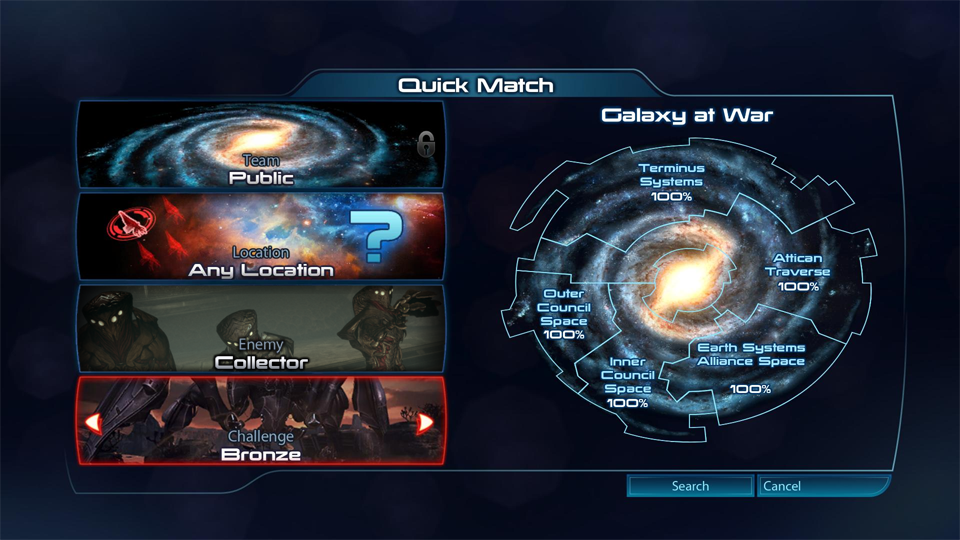Screen dimensions: 960x540
Task: Click the left arrow on Challenge
Action: [x=93, y=422]
